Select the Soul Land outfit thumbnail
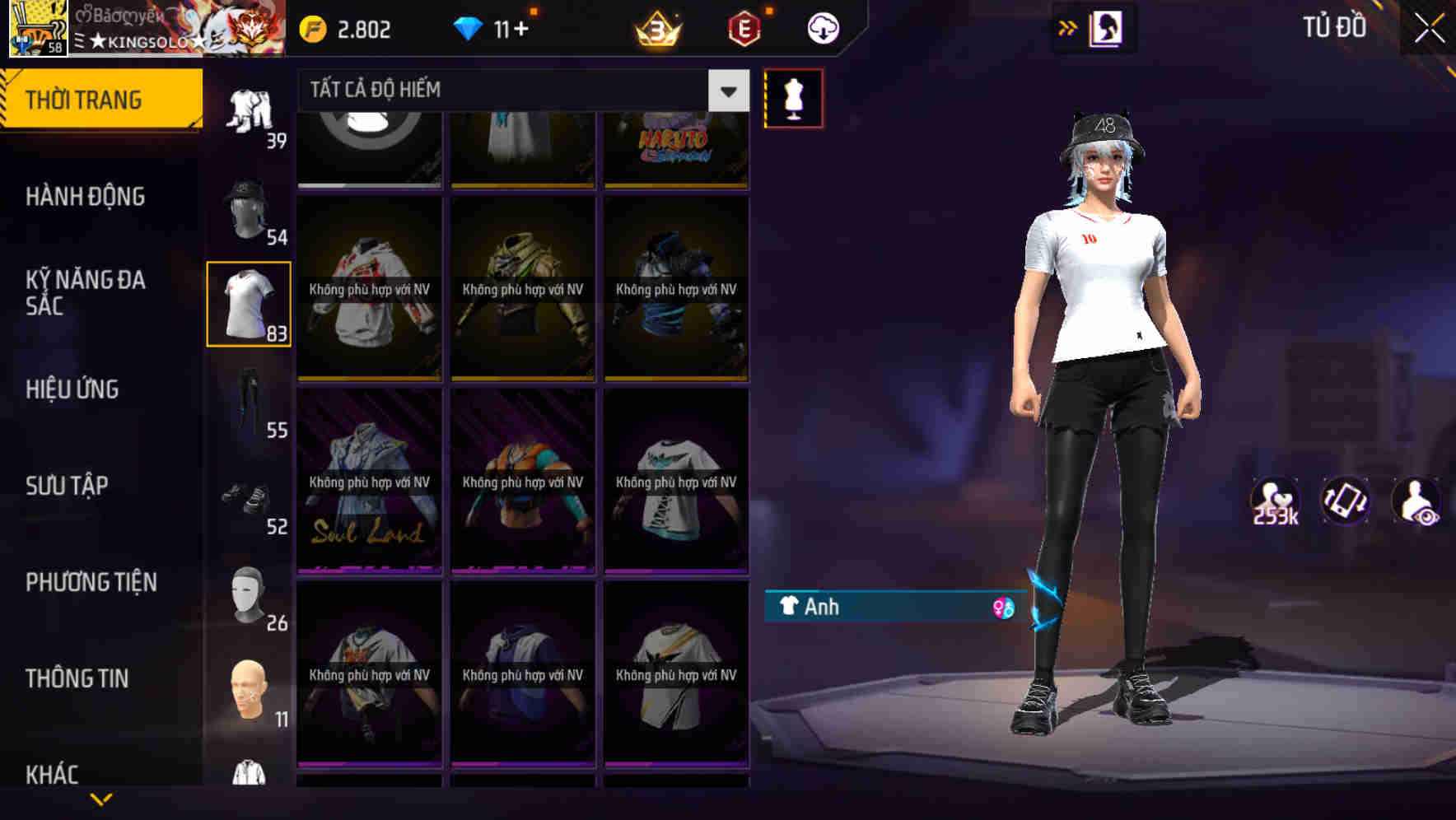Image resolution: width=1456 pixels, height=820 pixels. tap(369, 480)
